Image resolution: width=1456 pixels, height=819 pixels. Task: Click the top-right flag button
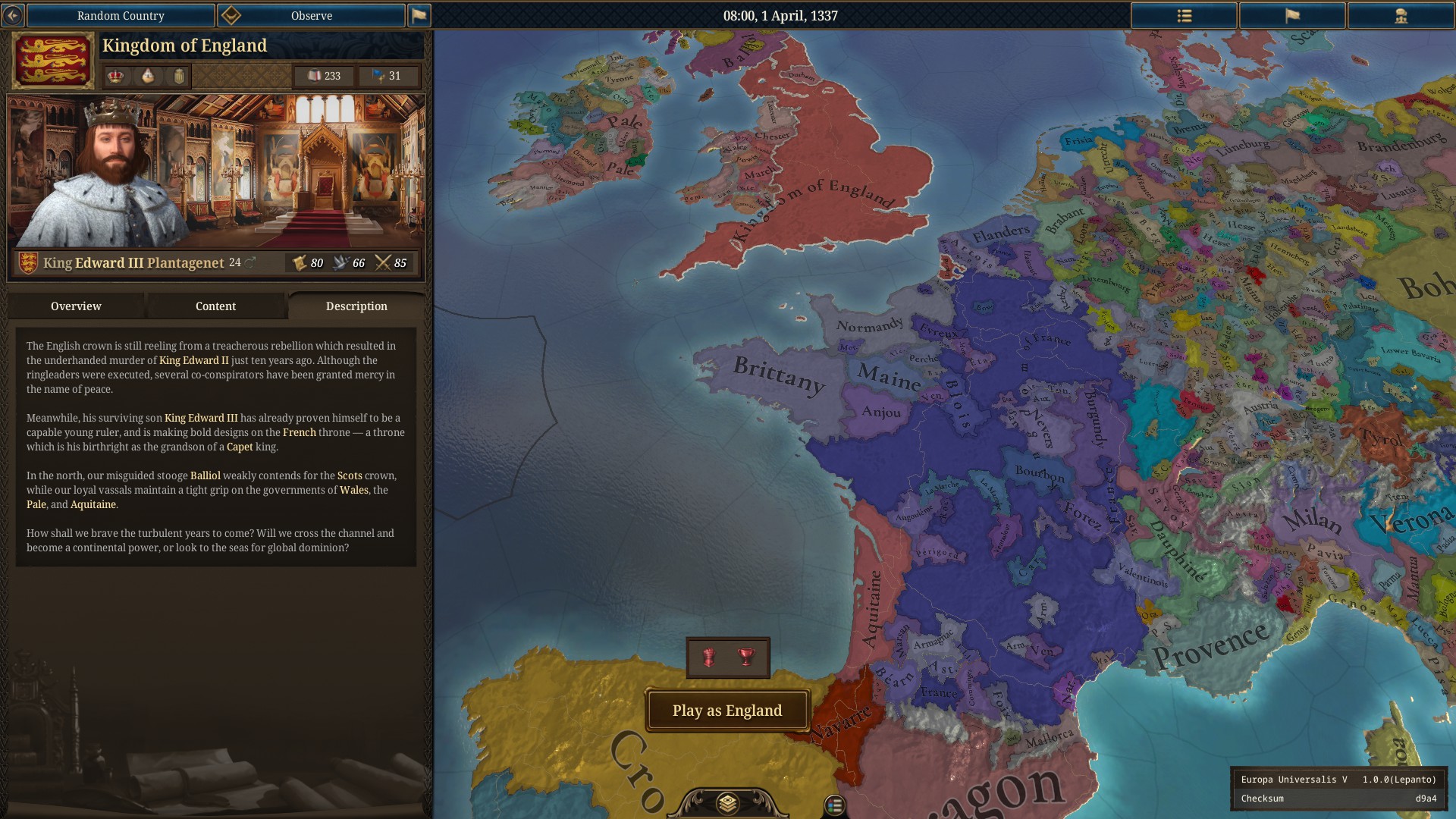[1292, 15]
